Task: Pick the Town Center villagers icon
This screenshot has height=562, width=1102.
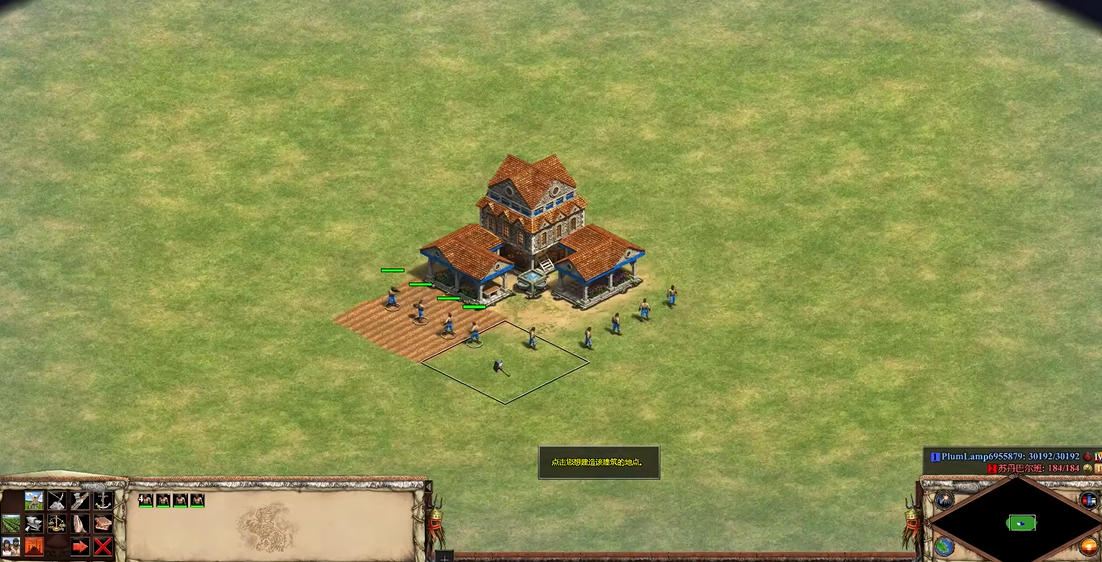Action: 11,546
